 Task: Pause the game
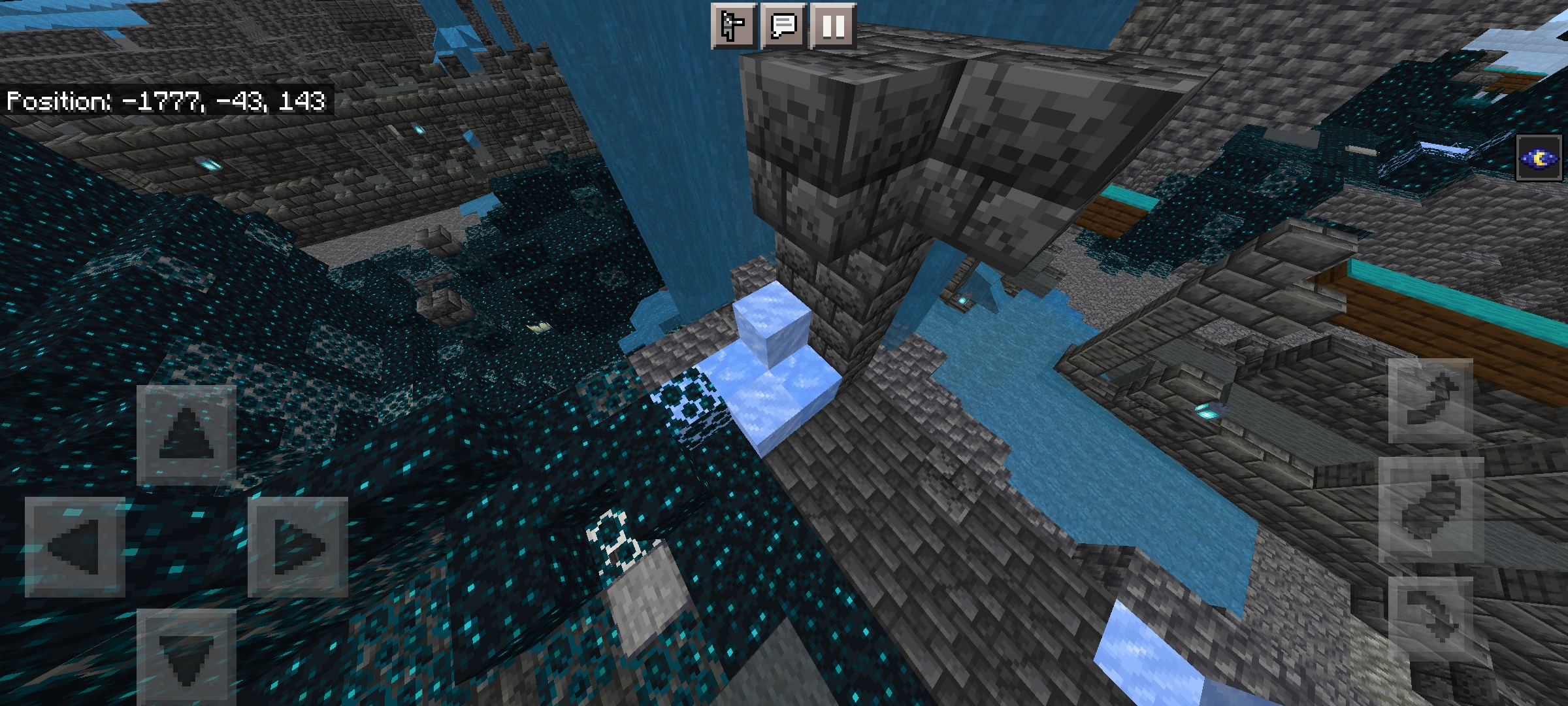[x=833, y=27]
